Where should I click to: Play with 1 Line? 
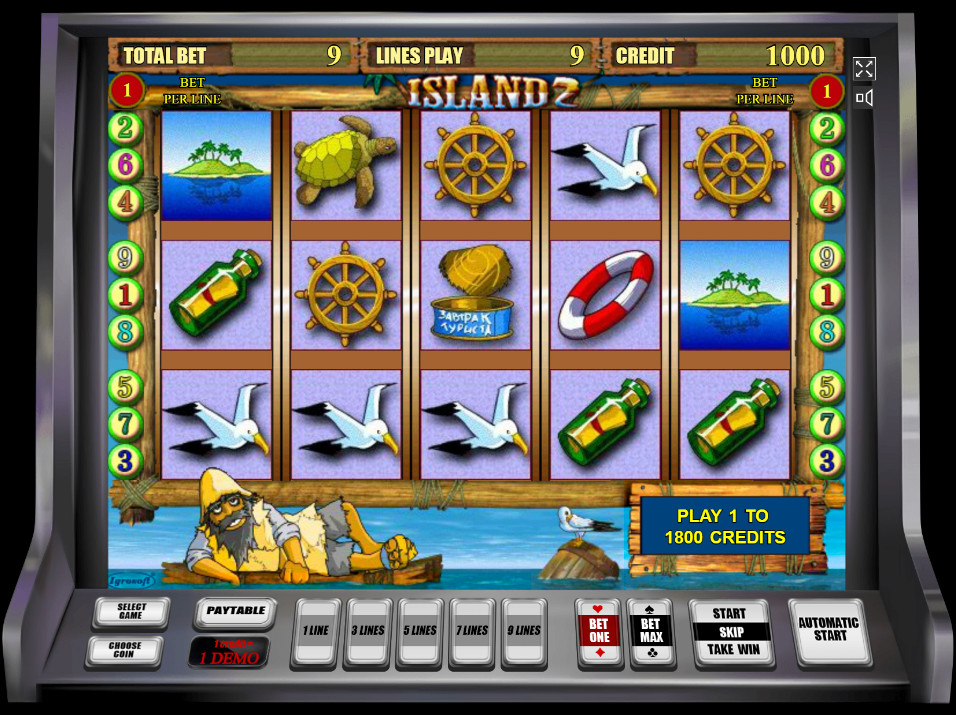click(x=315, y=632)
